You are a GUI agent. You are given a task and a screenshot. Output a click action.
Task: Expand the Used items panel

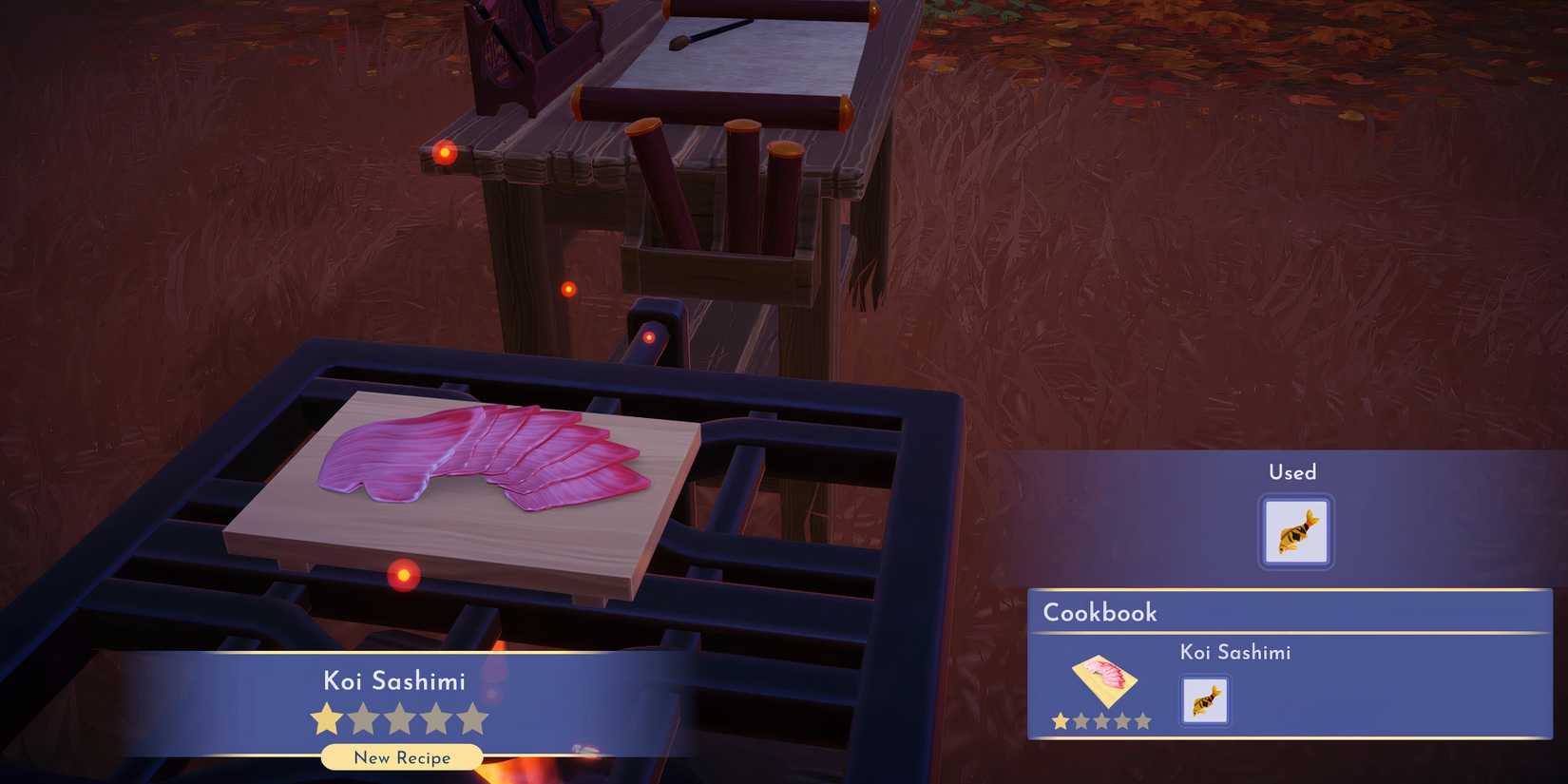pos(1293,472)
